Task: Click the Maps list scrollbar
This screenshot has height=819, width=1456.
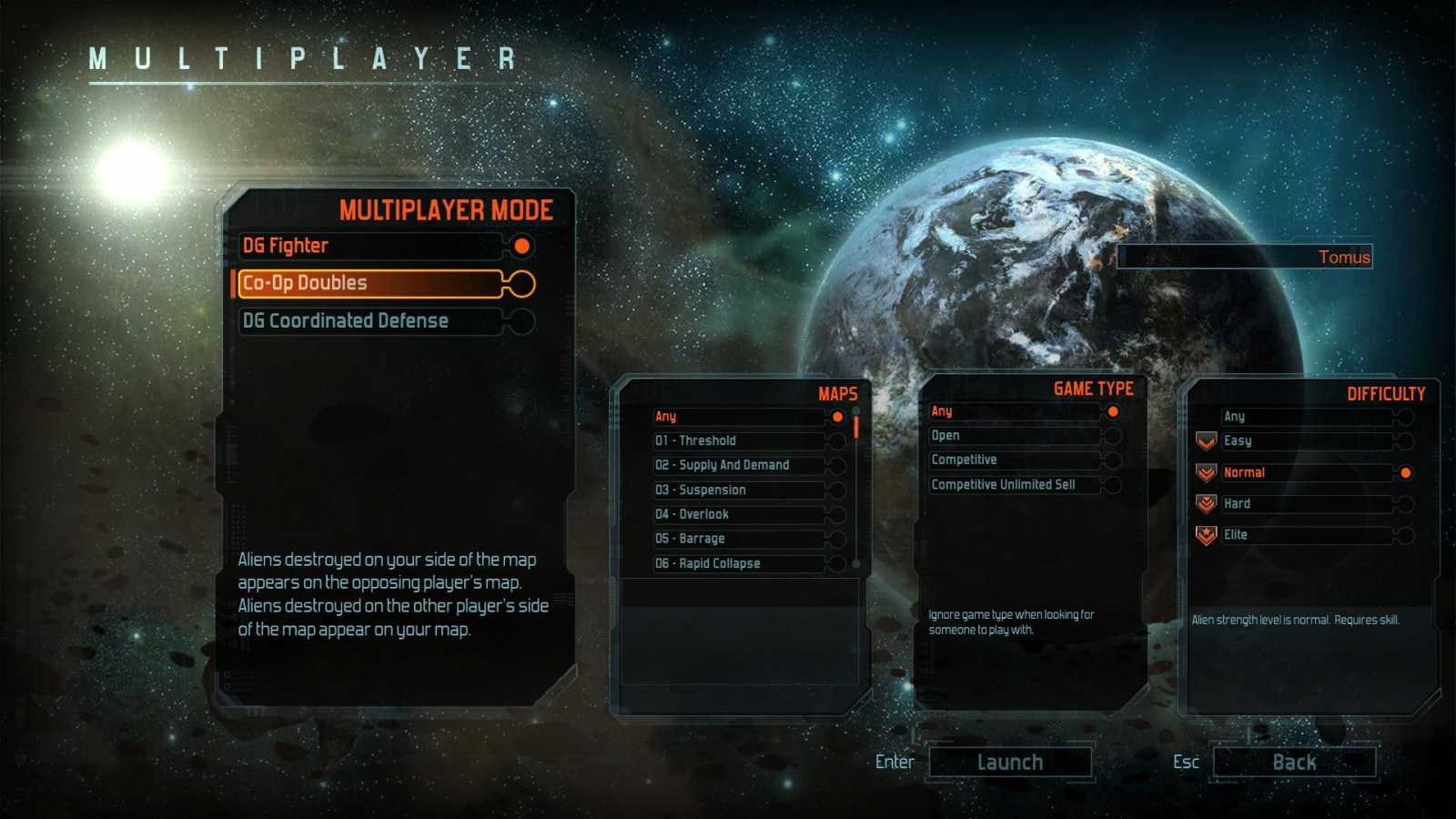Action: (x=855, y=428)
